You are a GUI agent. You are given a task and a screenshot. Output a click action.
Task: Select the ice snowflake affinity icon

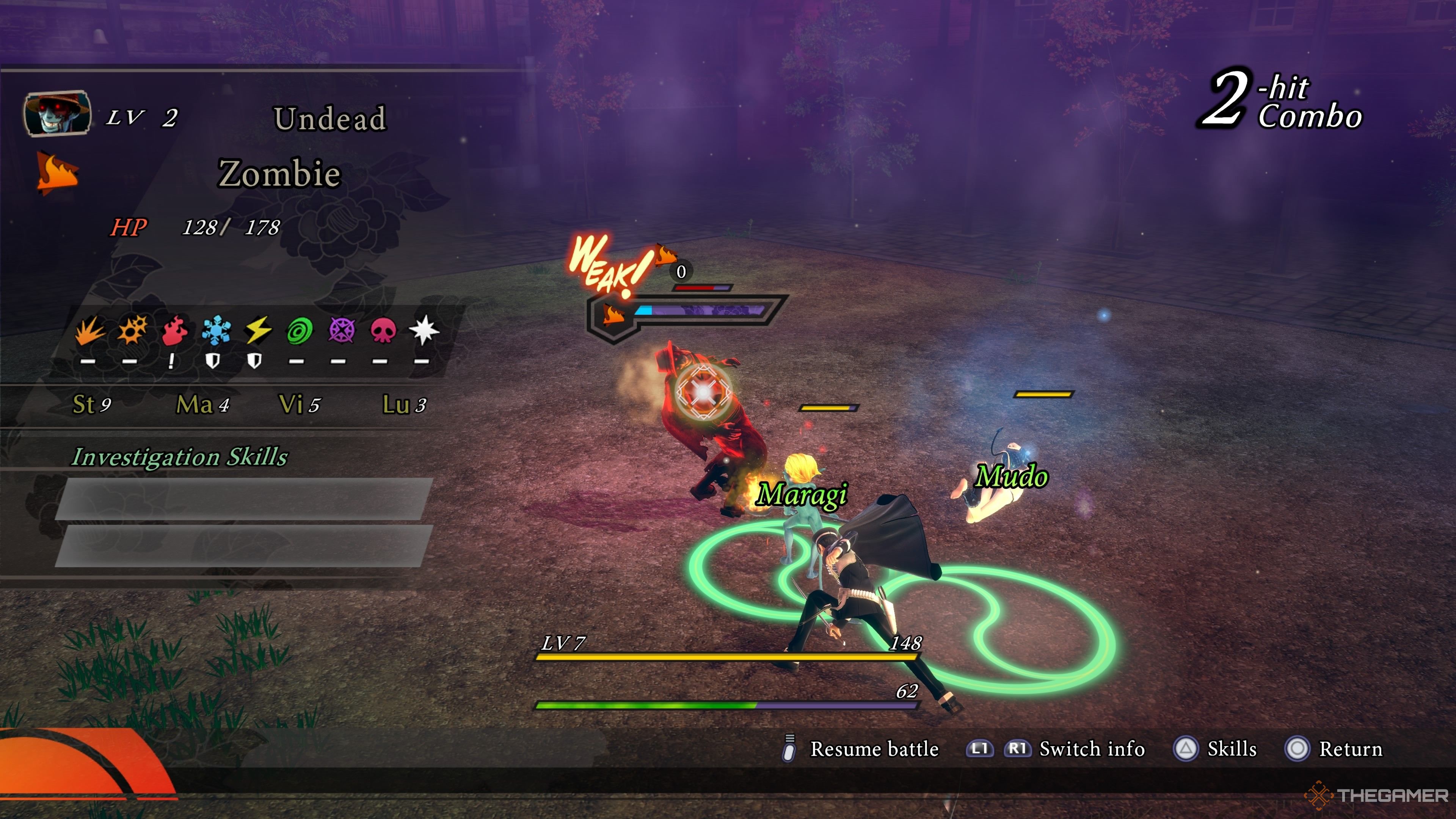coord(215,330)
